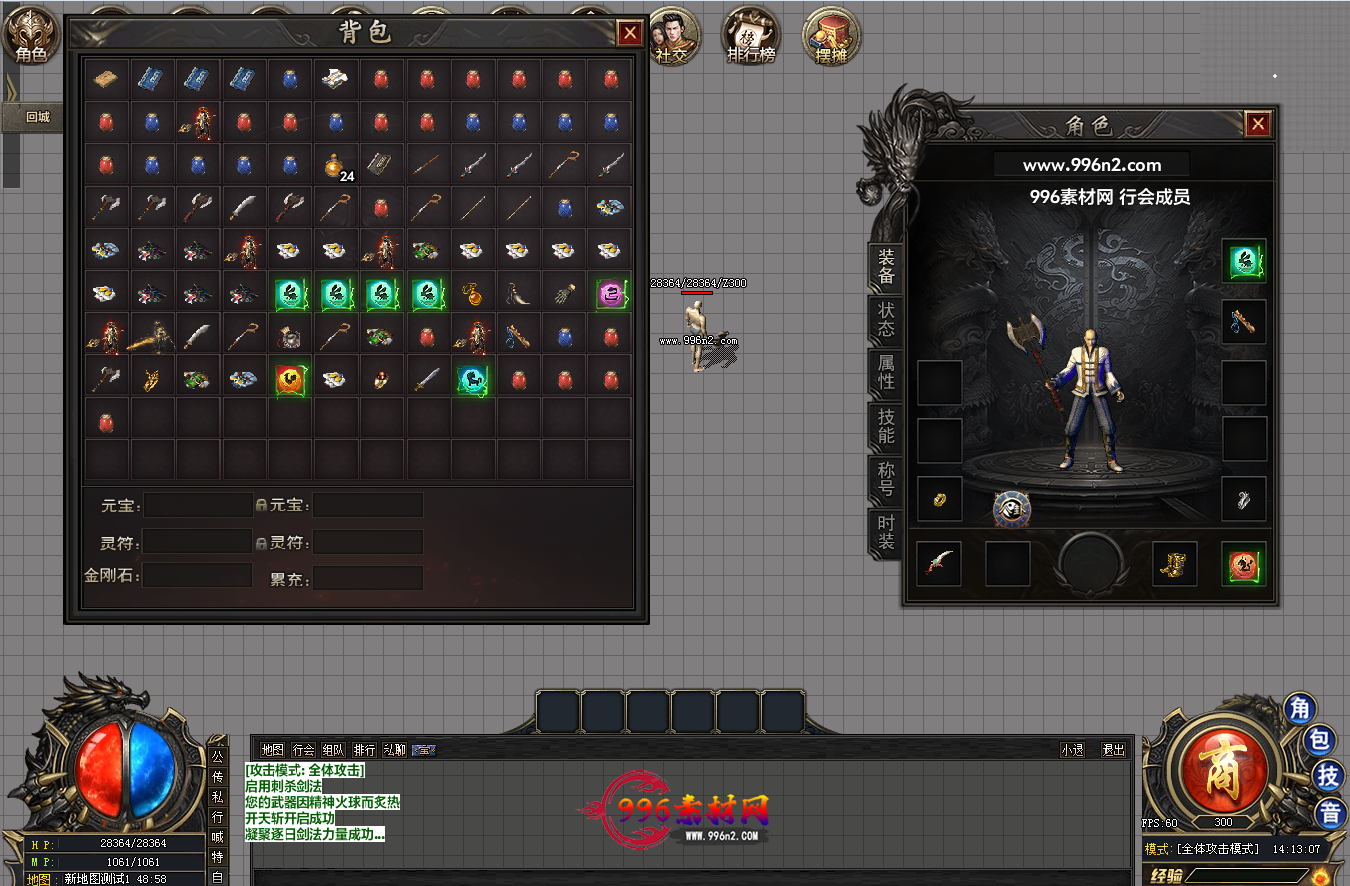Screen dimensions: 1350x886
Task: Select the orange gourd stack of 24
Action: point(335,165)
